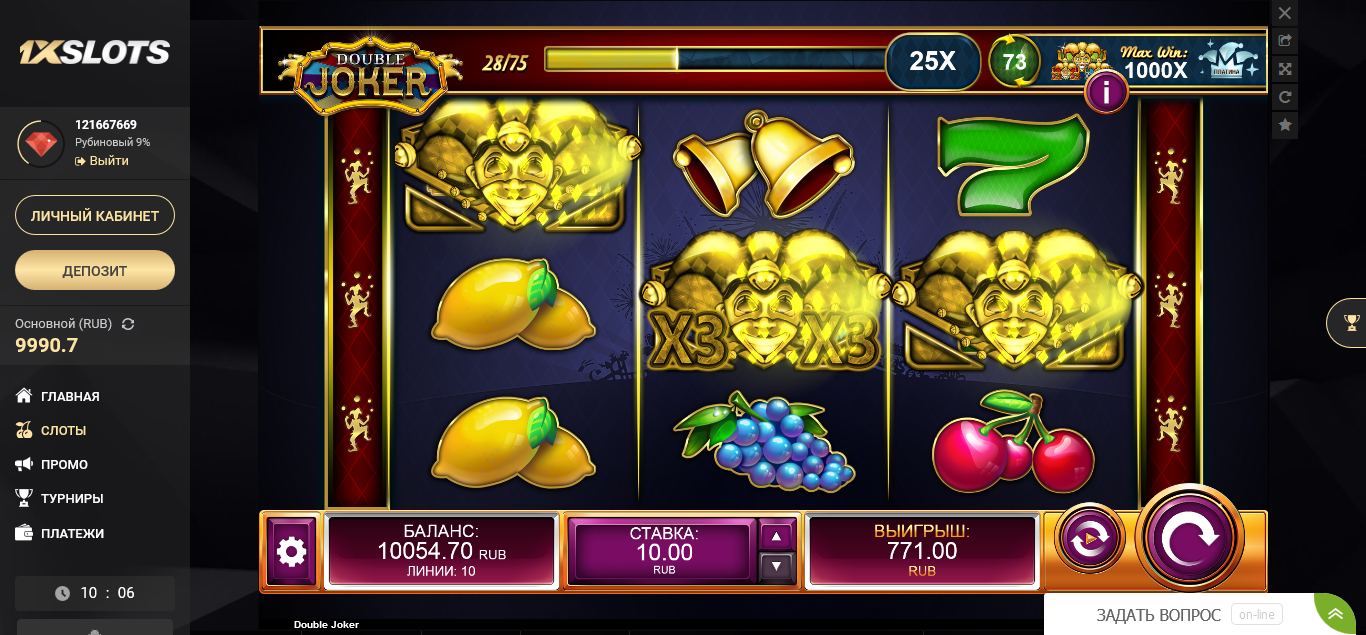Open the gear settings button
Image resolution: width=1366 pixels, height=635 pixels.
point(291,551)
